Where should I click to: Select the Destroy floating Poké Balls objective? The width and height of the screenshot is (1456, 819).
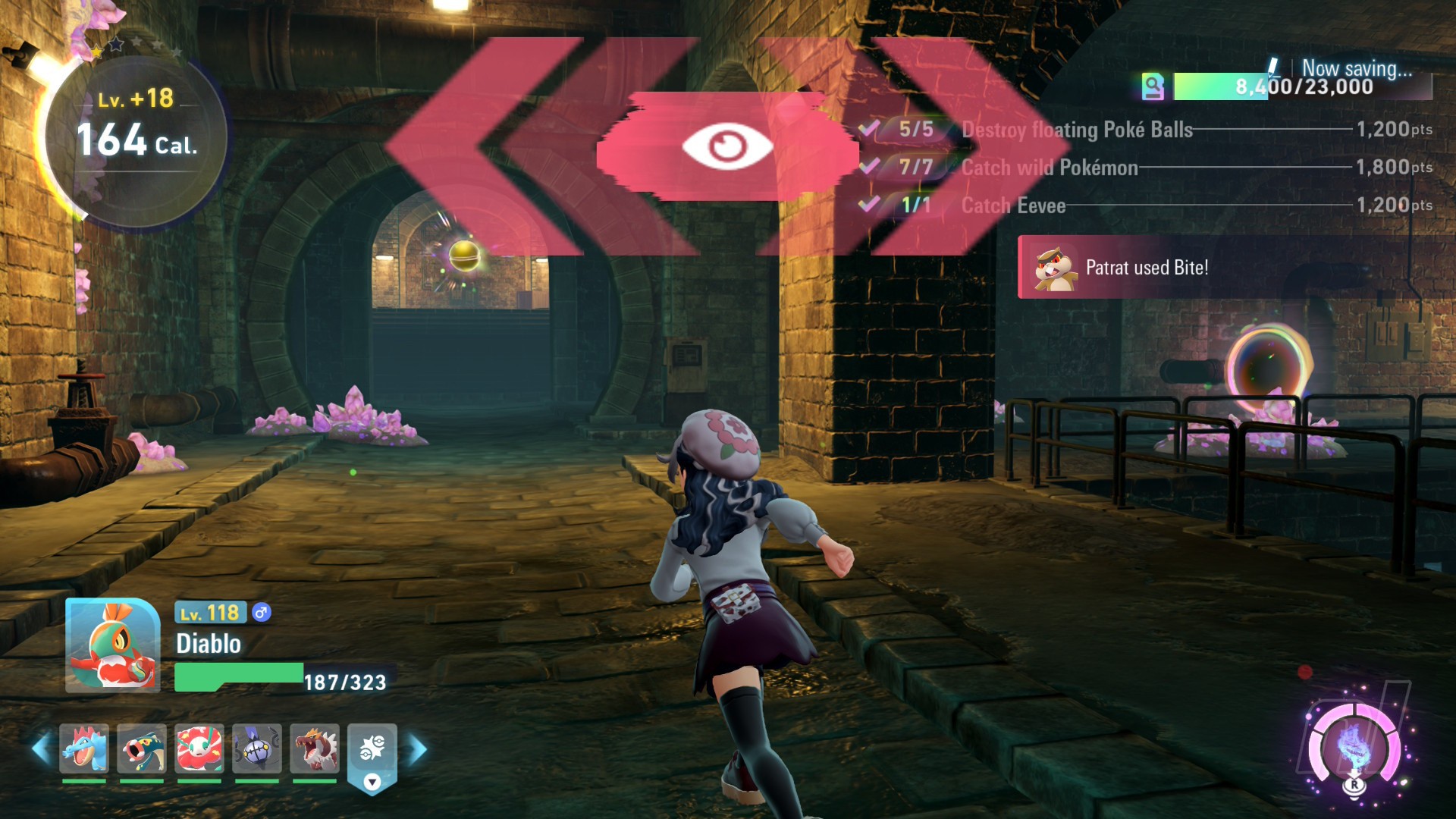pos(1076,130)
